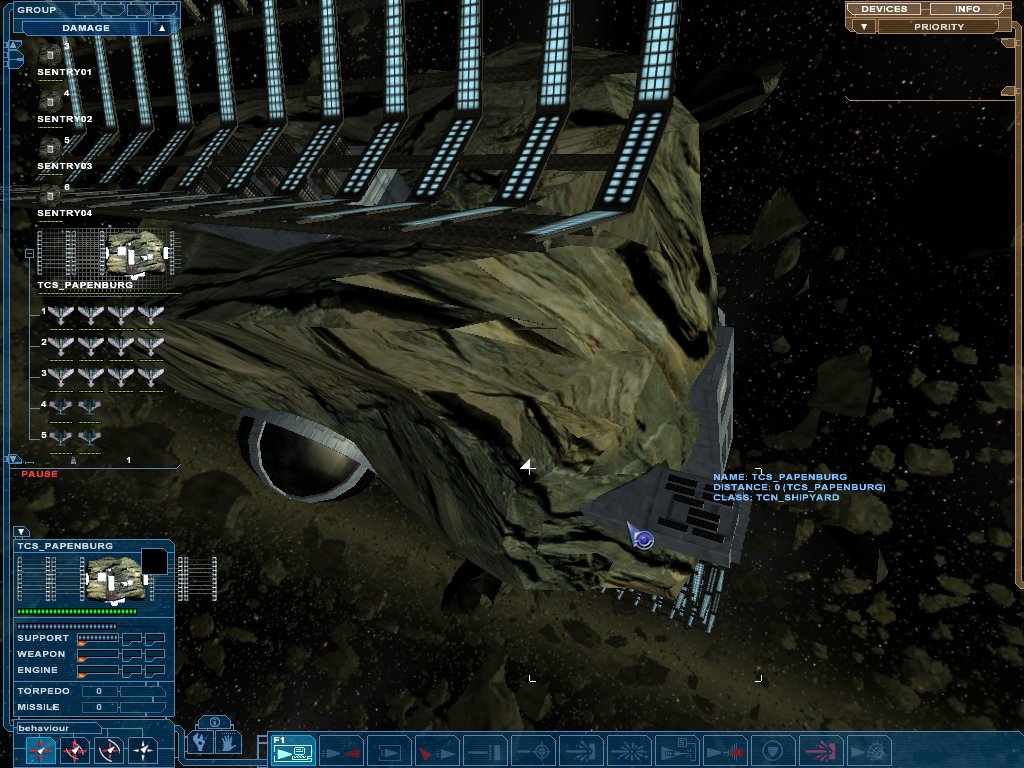
Task: Click the TCS_PAPENBURG ship status portrait
Action: (112, 578)
